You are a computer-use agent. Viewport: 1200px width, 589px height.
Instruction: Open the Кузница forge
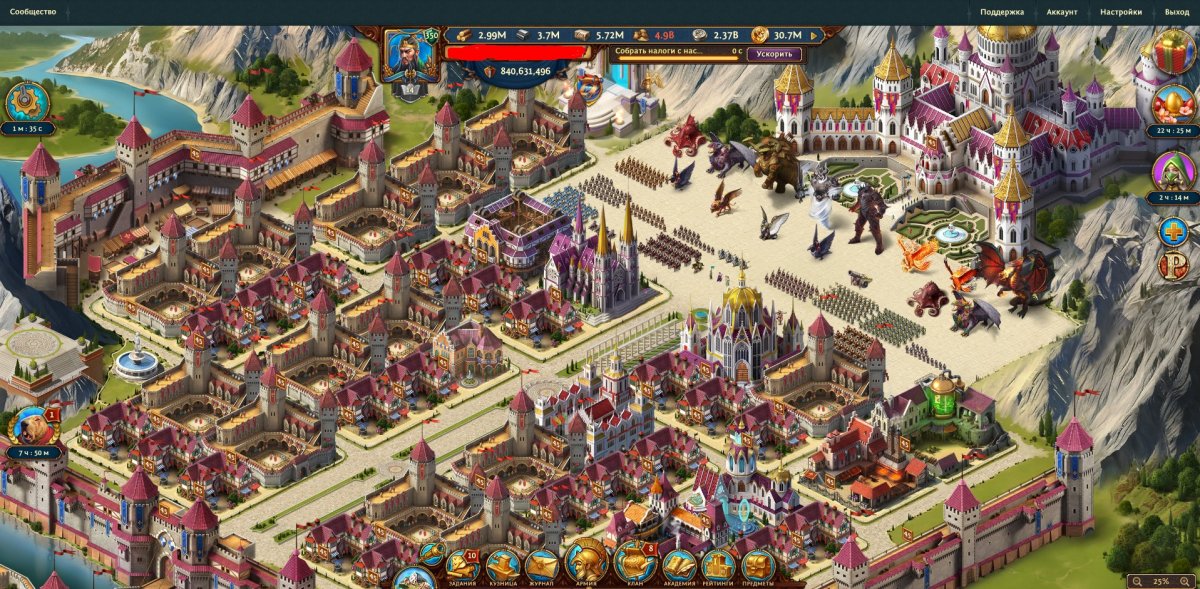(x=503, y=565)
